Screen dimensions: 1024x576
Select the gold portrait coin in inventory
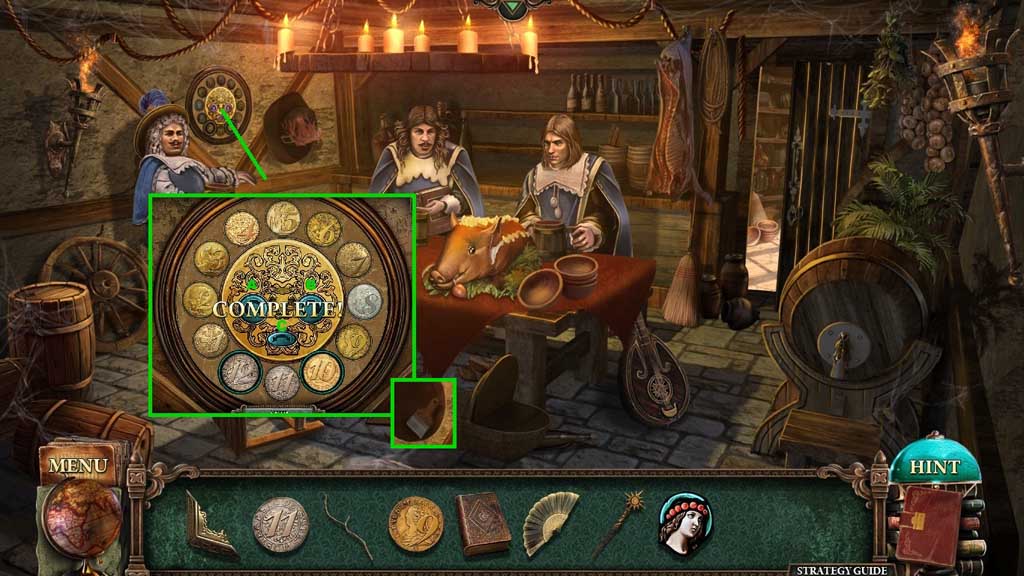click(x=415, y=524)
